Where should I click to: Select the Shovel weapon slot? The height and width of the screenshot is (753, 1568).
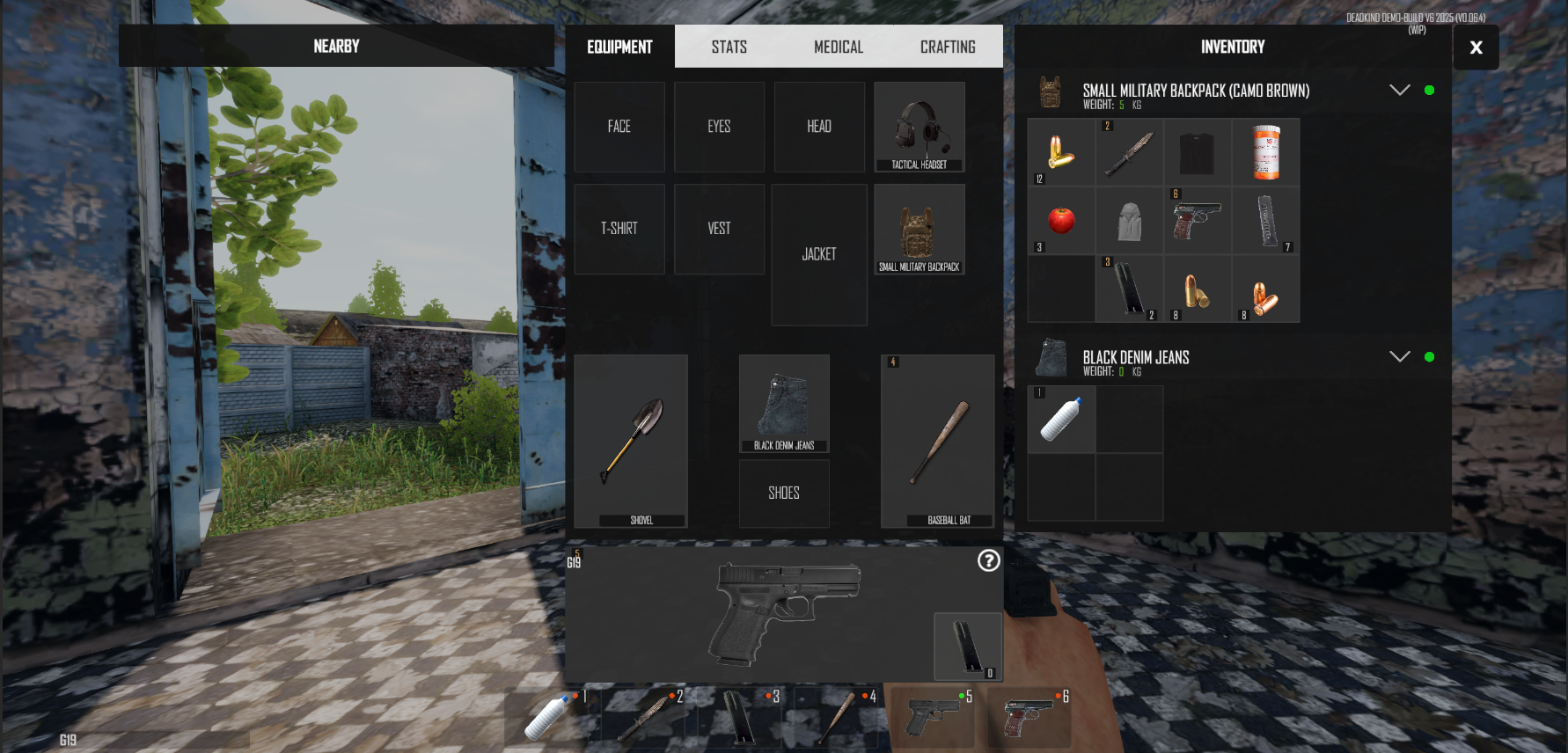click(631, 441)
